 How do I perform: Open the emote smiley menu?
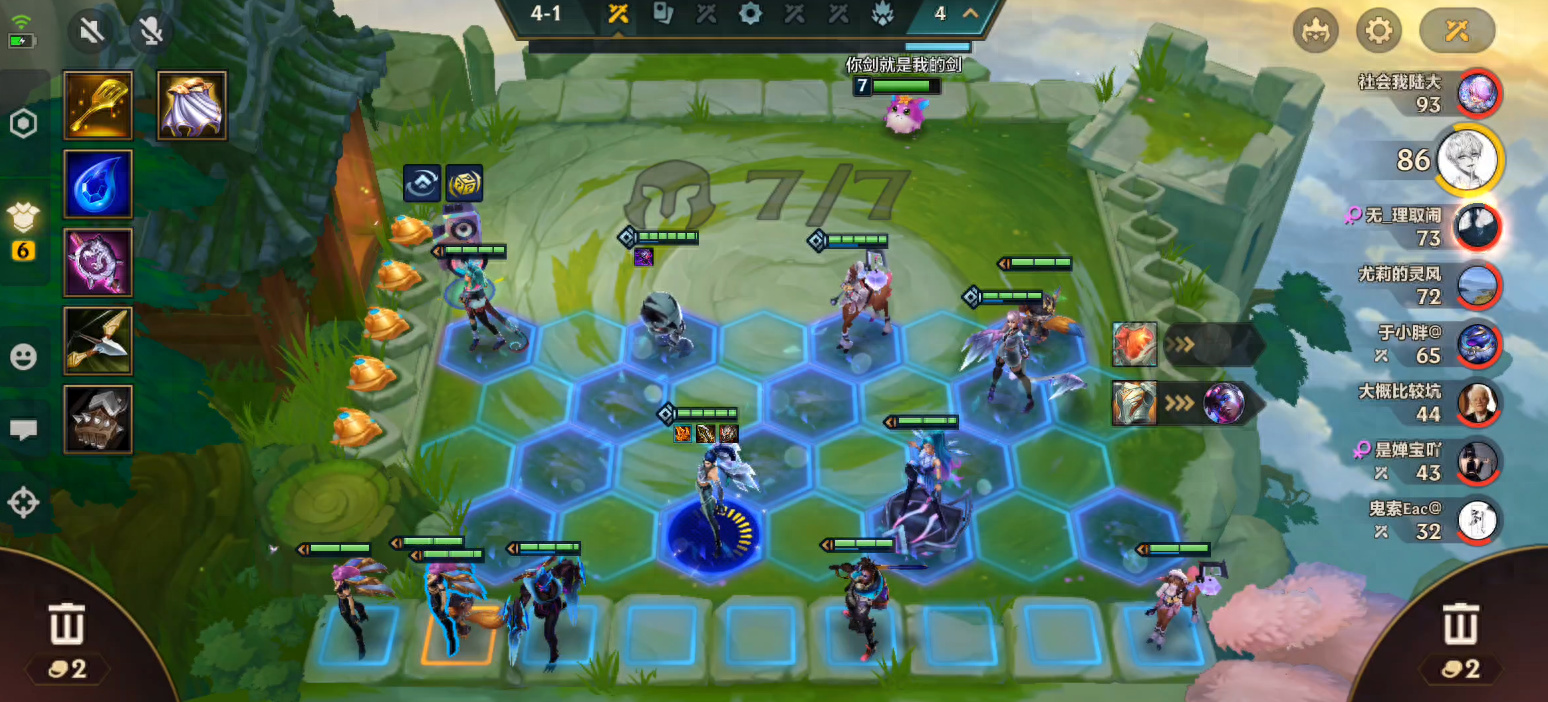click(23, 357)
